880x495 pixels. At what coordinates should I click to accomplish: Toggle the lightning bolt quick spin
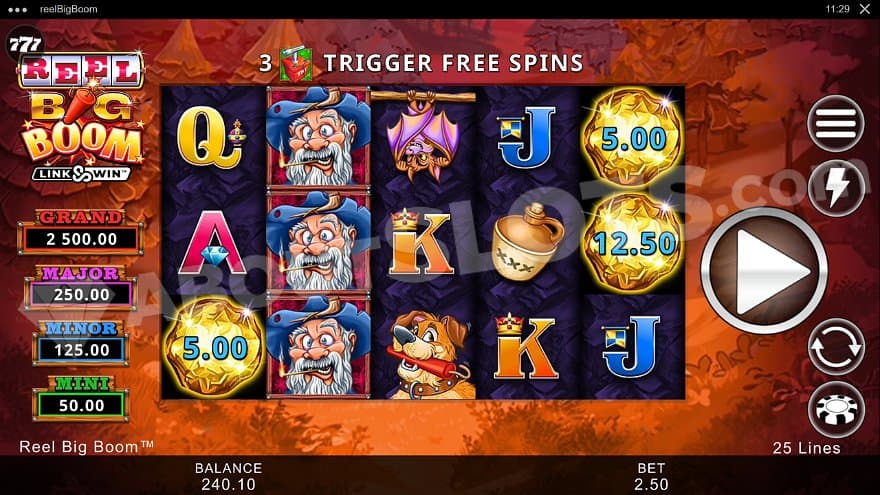pos(836,186)
